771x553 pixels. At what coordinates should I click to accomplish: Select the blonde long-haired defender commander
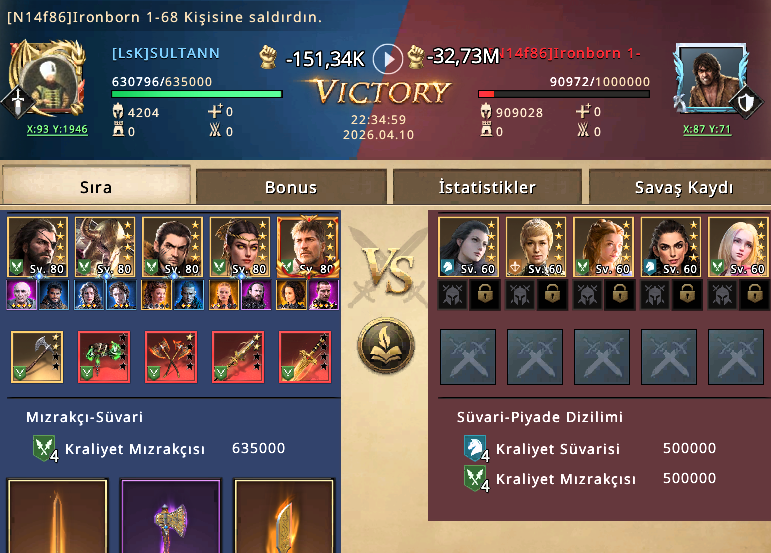point(737,246)
